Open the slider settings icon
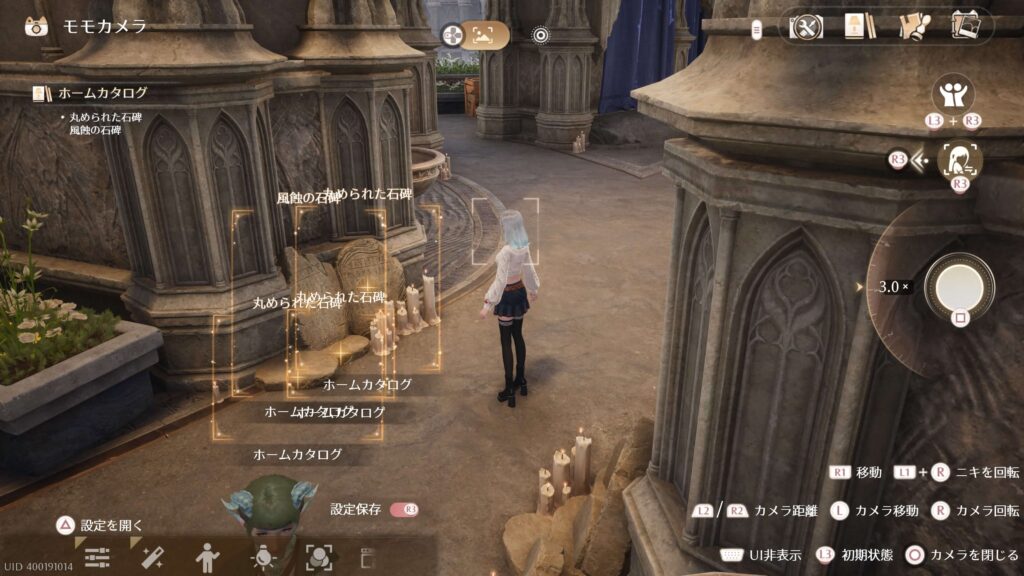Image resolution: width=1024 pixels, height=576 pixels. point(97,558)
